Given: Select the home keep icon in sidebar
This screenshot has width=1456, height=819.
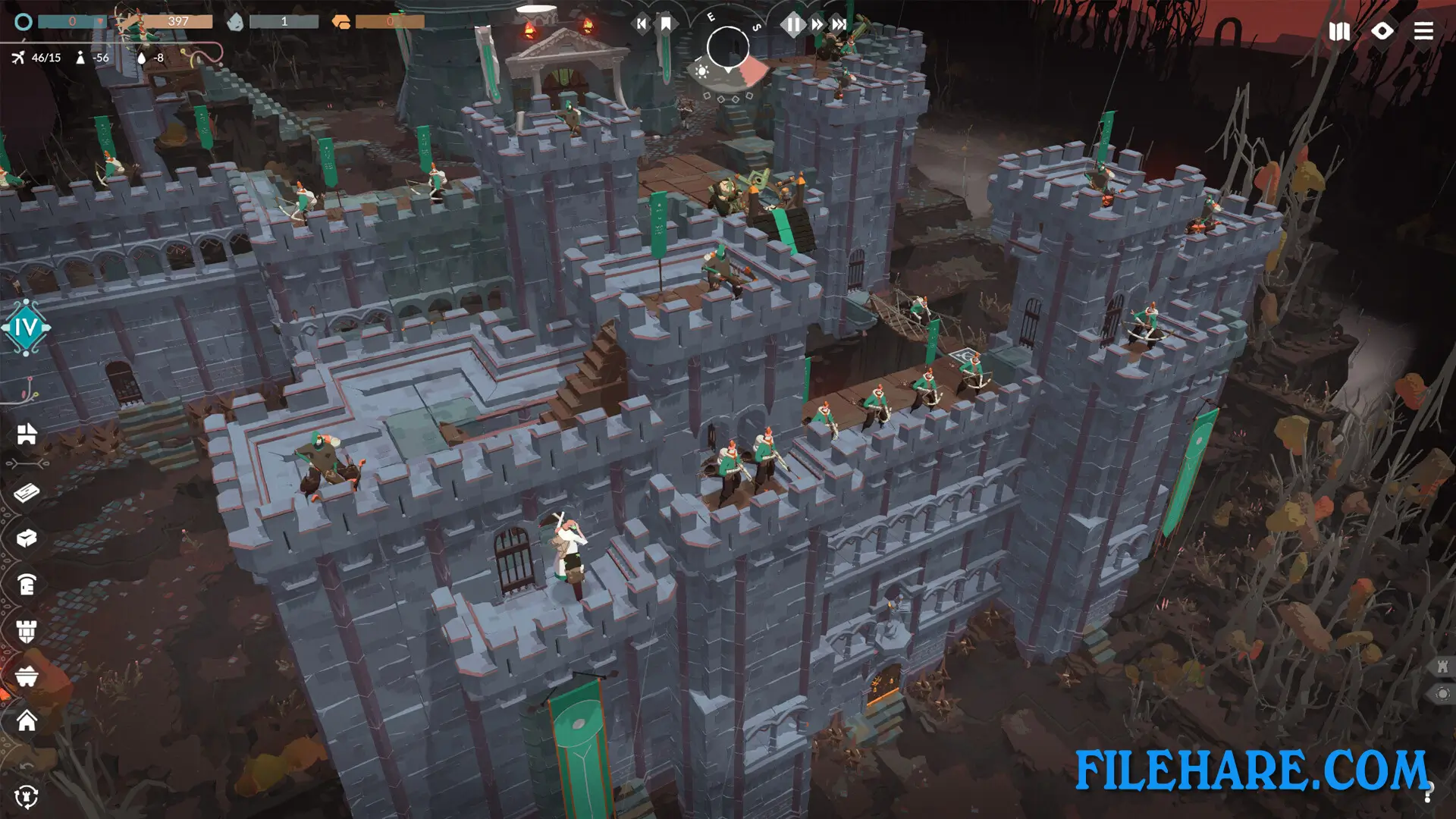Looking at the screenshot, I should (x=27, y=720).
